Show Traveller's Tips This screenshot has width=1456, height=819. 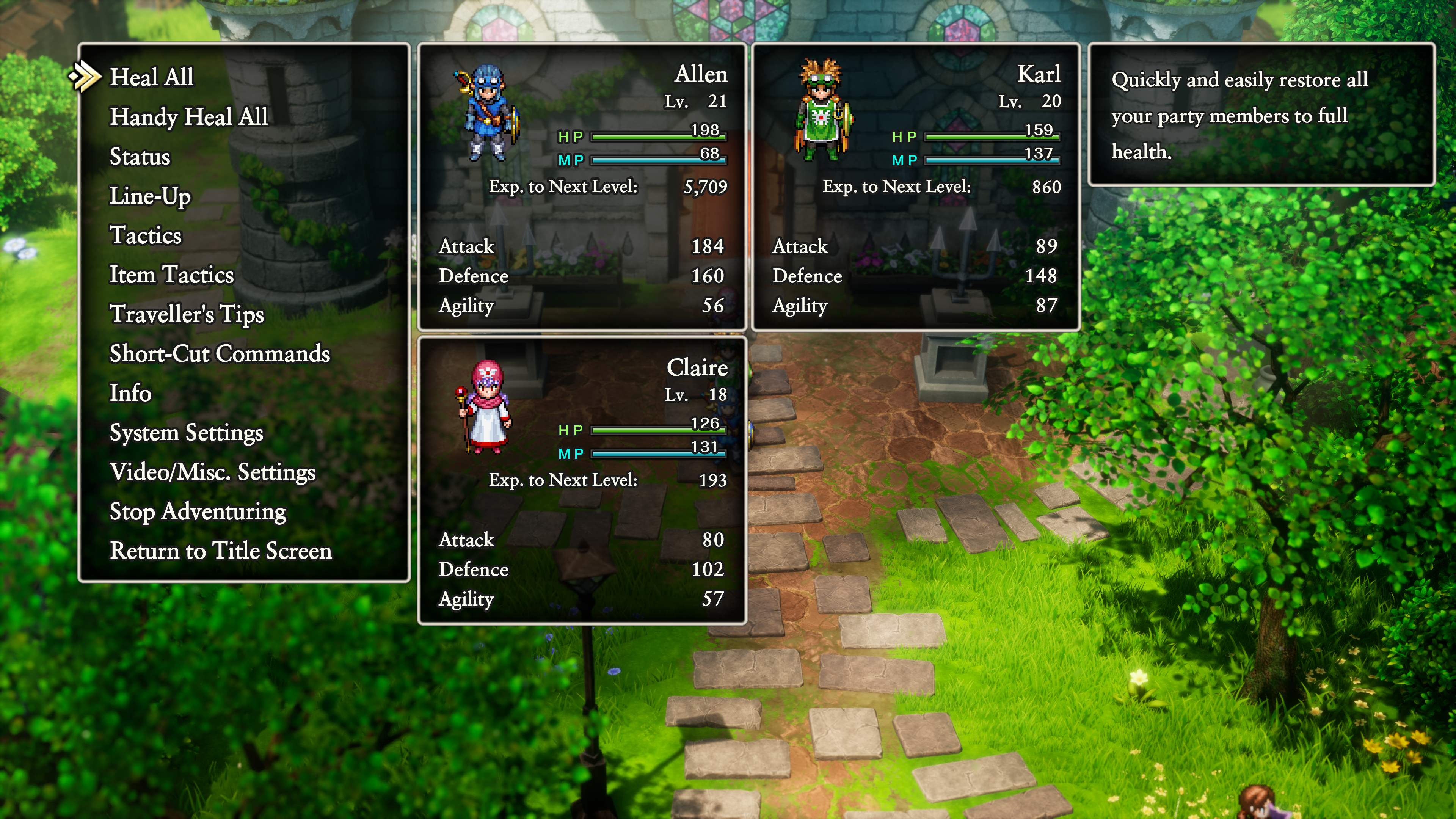coord(187,314)
